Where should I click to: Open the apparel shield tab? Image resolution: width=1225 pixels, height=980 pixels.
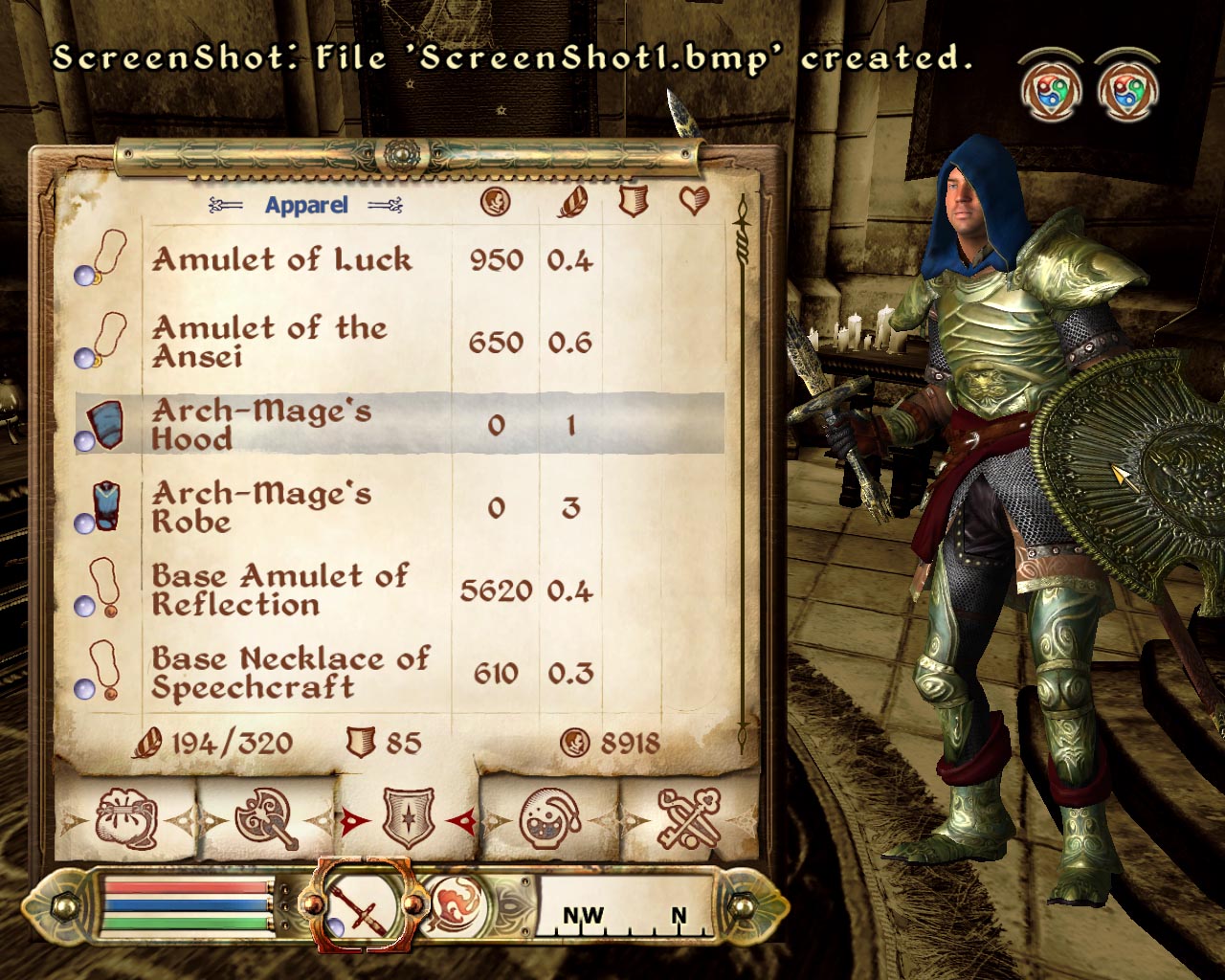[x=409, y=819]
